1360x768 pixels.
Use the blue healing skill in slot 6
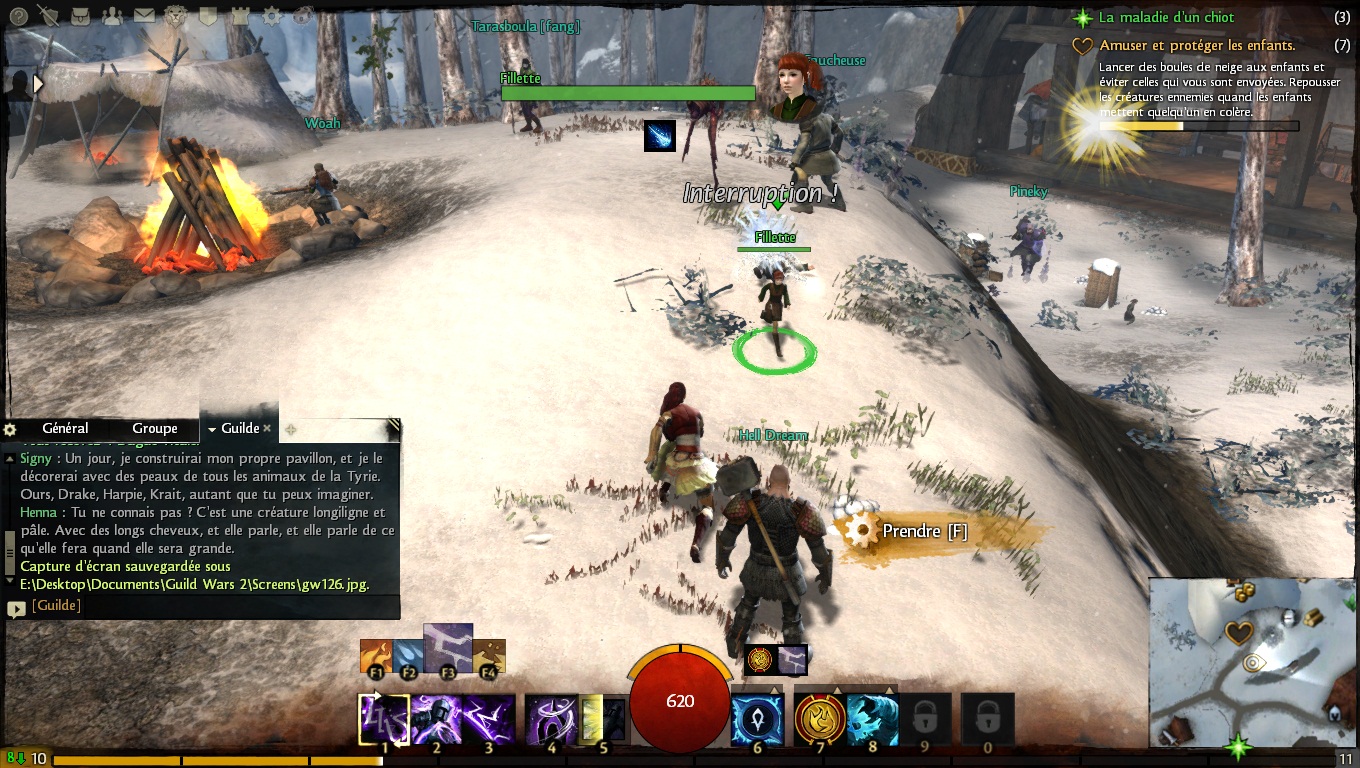point(757,719)
